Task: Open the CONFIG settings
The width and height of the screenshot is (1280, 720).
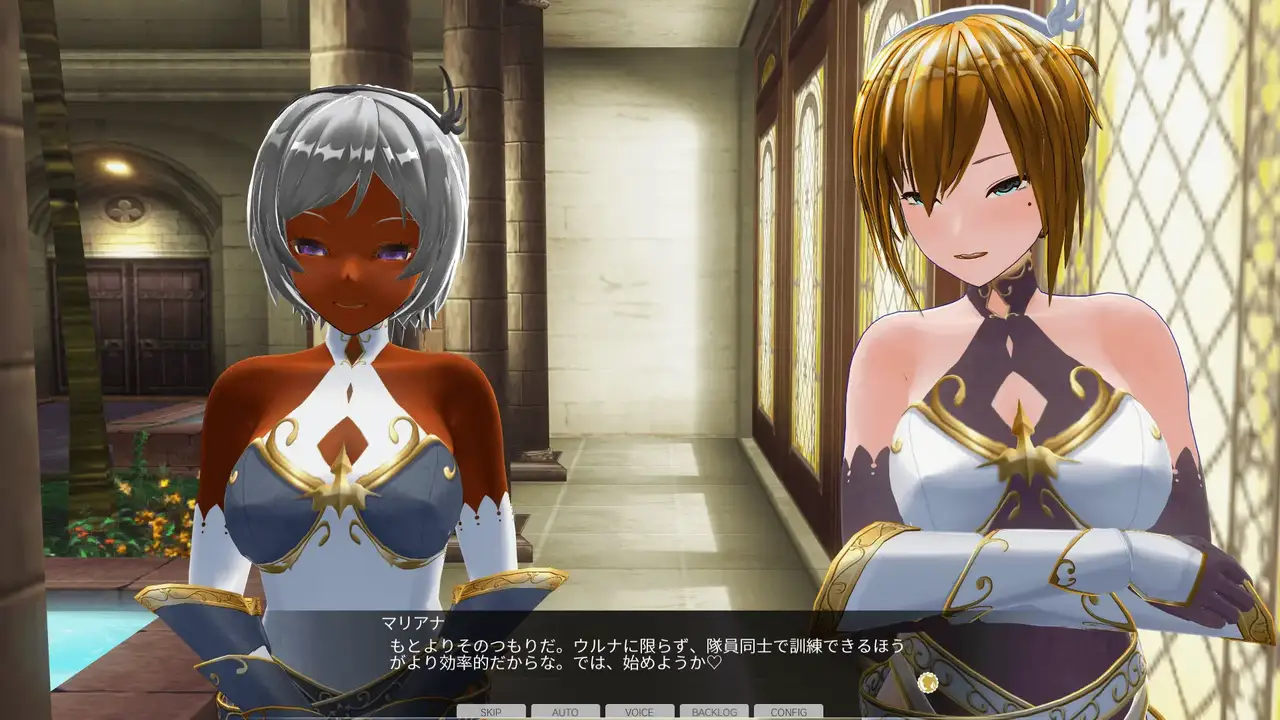Action: [x=788, y=712]
